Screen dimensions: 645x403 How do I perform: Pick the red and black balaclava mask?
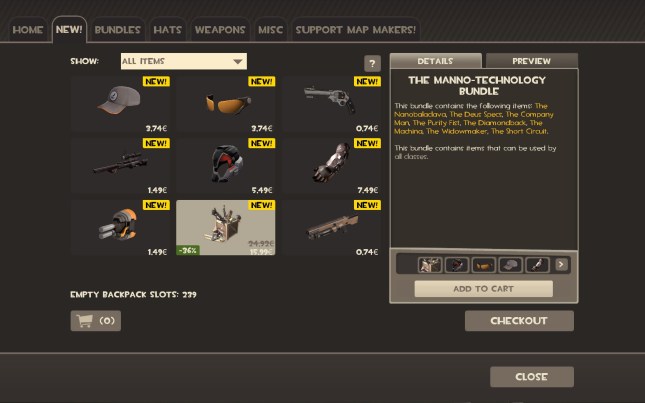[227, 166]
